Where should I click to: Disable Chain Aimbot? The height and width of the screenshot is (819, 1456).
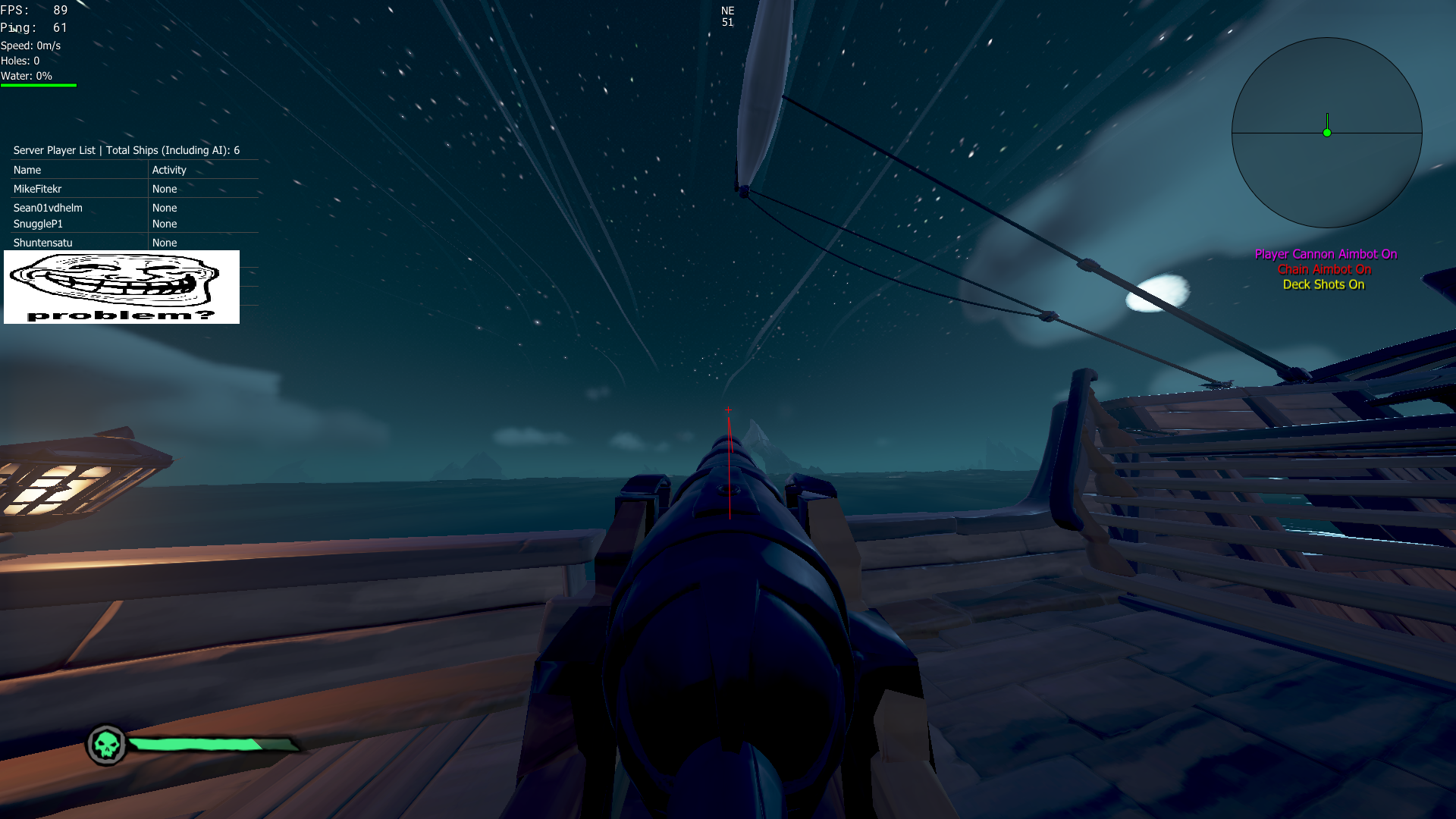tap(1324, 269)
